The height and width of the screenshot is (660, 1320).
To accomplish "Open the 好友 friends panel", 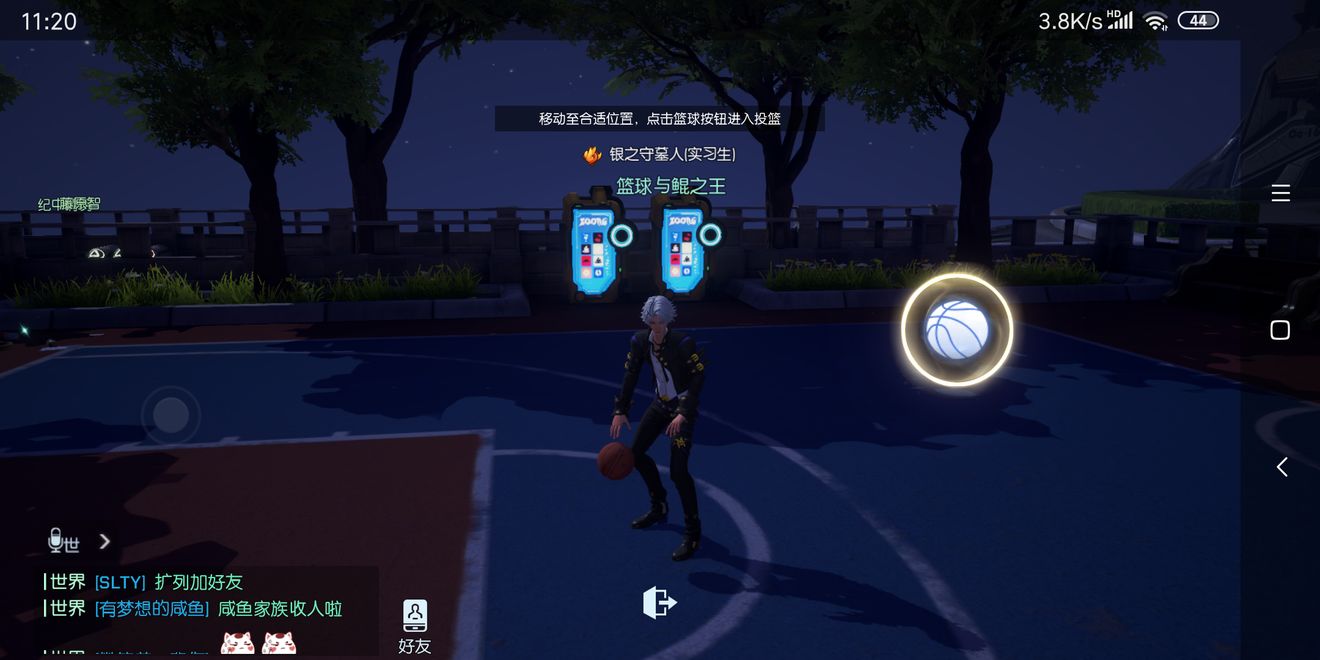I will pyautogui.click(x=414, y=626).
